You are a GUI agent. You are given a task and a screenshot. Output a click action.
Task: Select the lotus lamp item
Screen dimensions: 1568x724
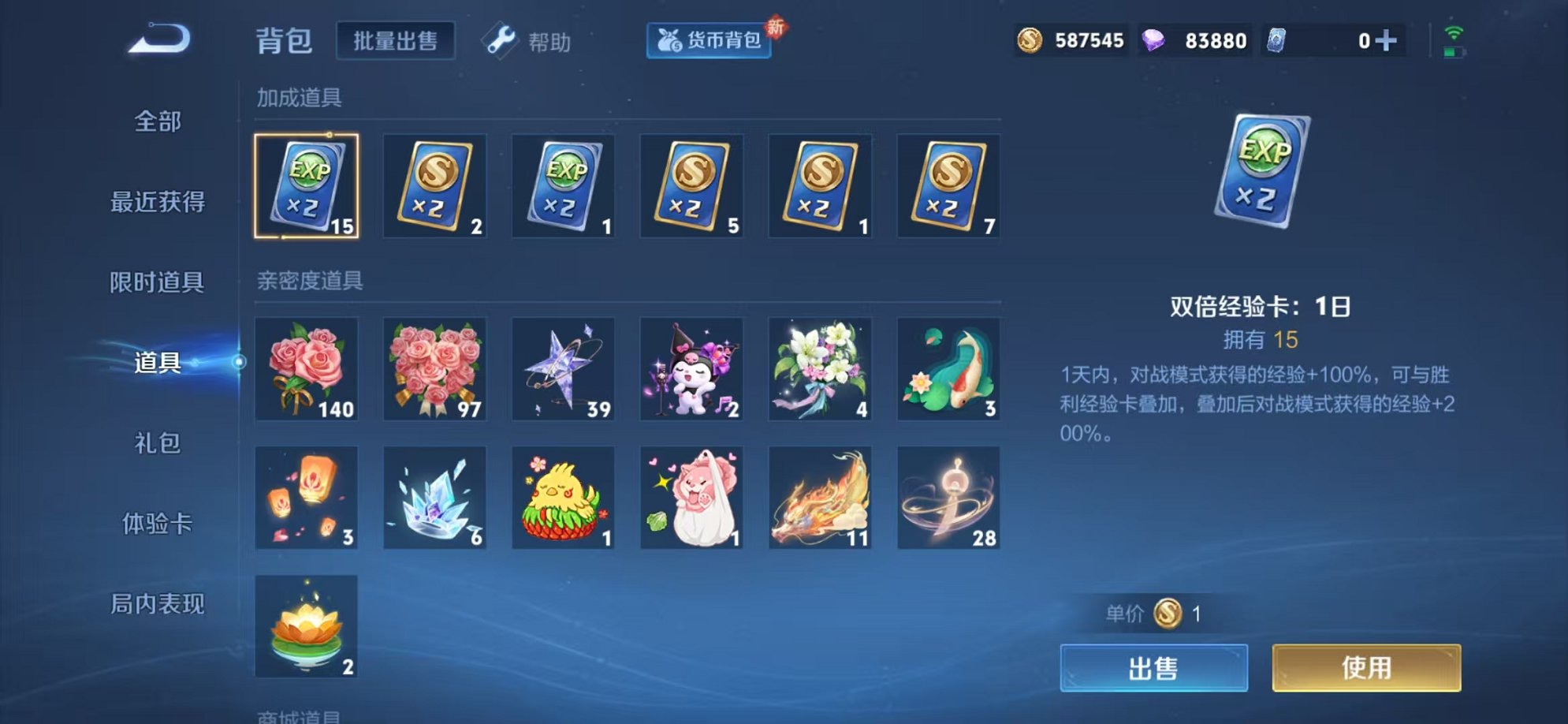coord(306,625)
